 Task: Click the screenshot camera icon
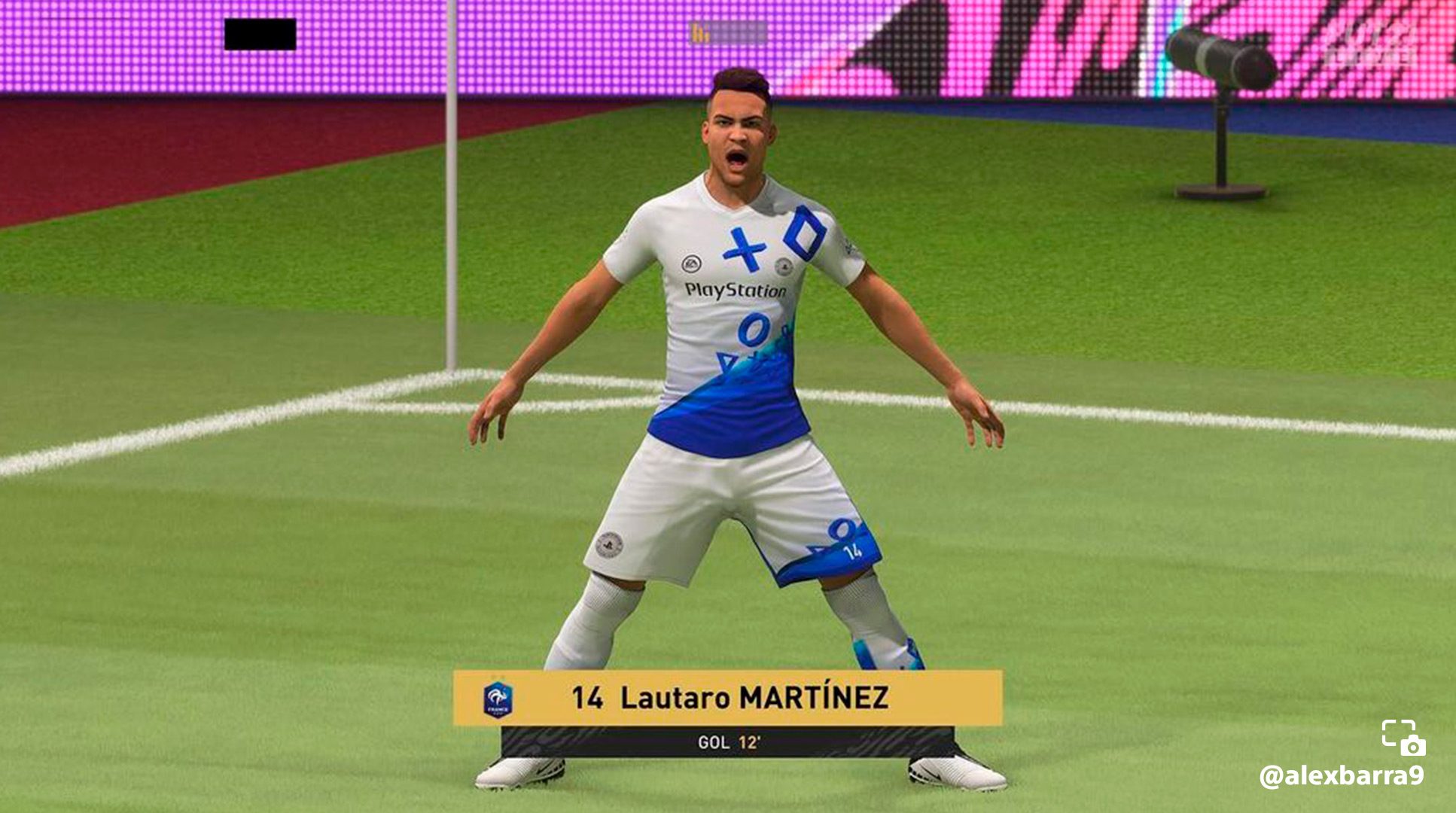[x=1403, y=737]
